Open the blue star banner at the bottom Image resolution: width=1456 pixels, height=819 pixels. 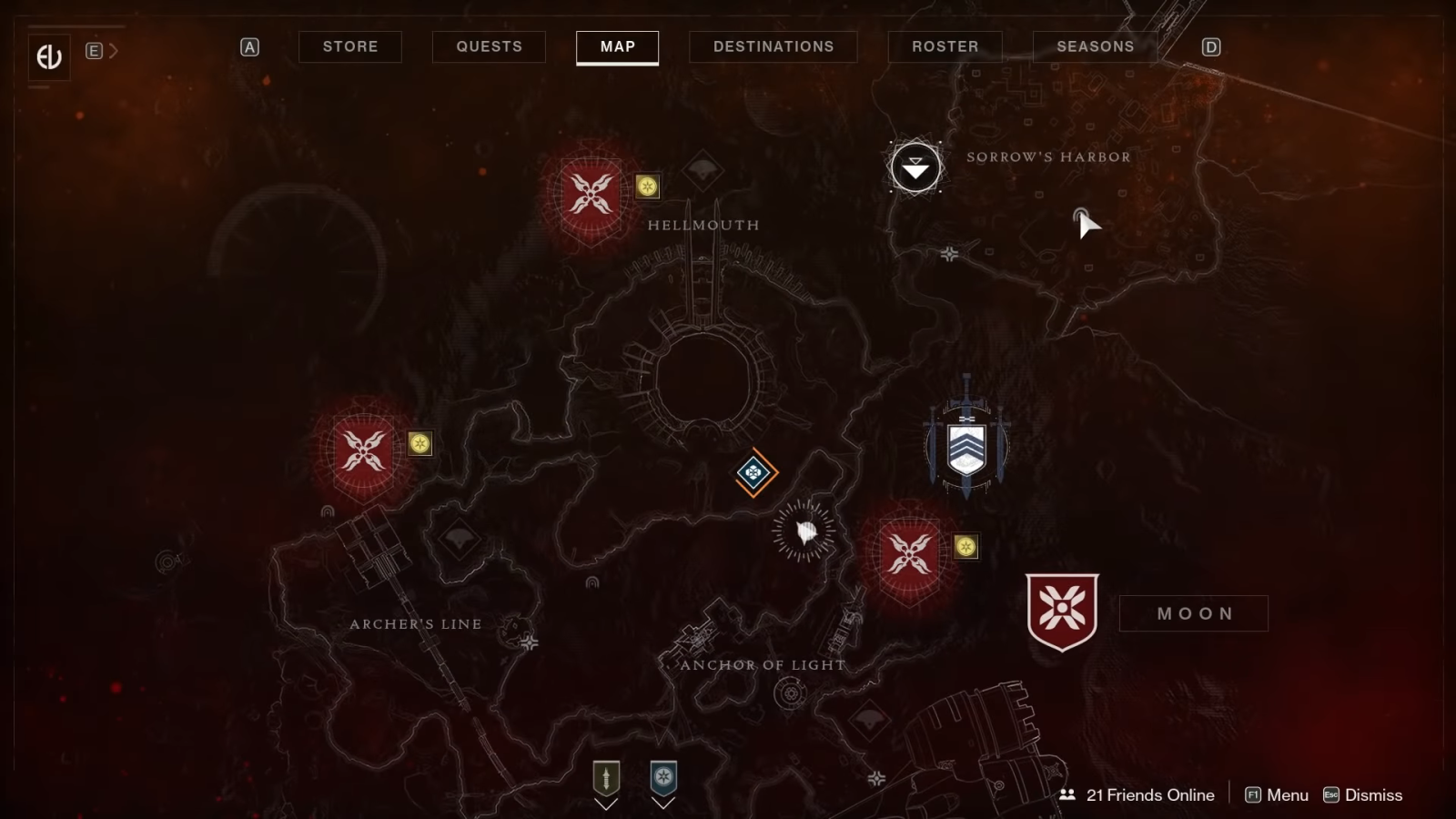[663, 779]
